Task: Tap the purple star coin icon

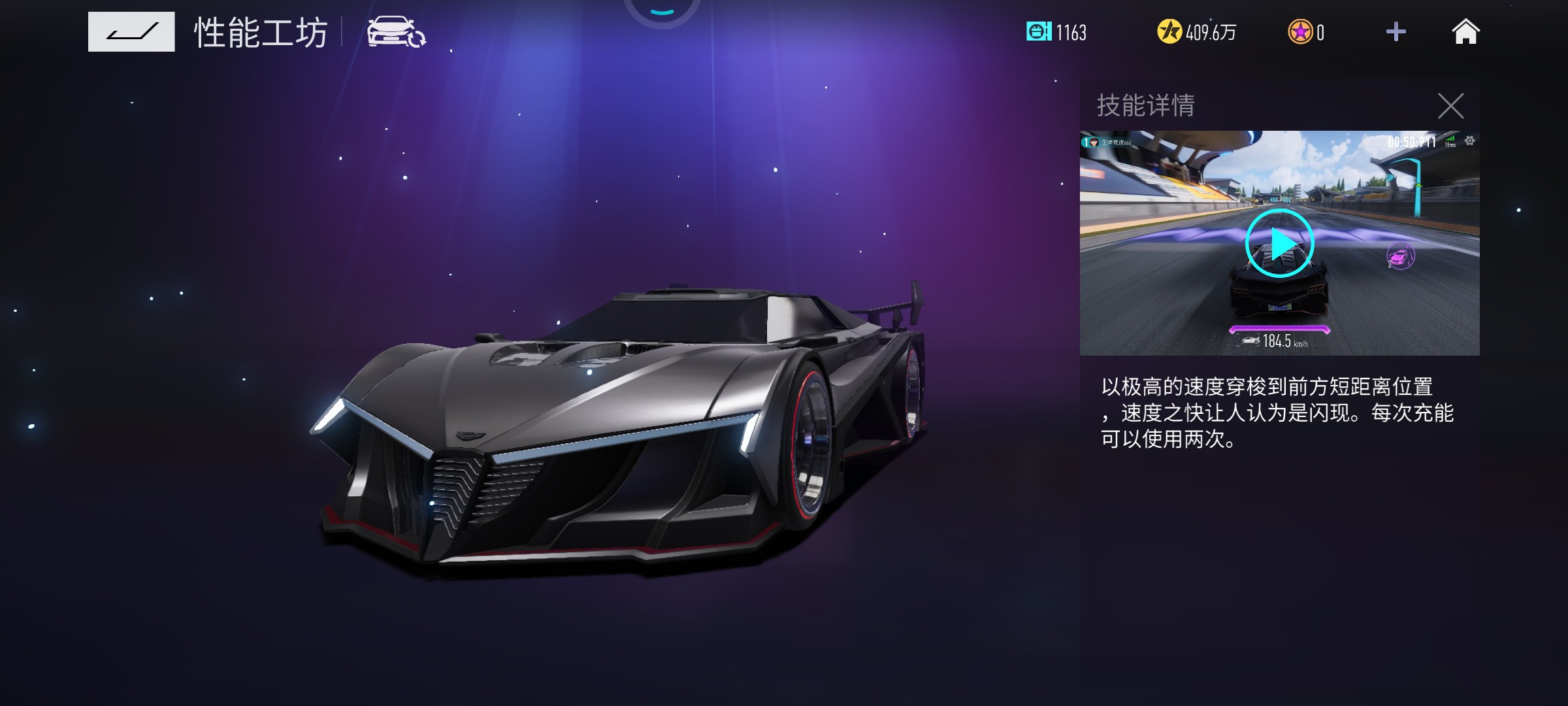Action: pyautogui.click(x=1299, y=32)
